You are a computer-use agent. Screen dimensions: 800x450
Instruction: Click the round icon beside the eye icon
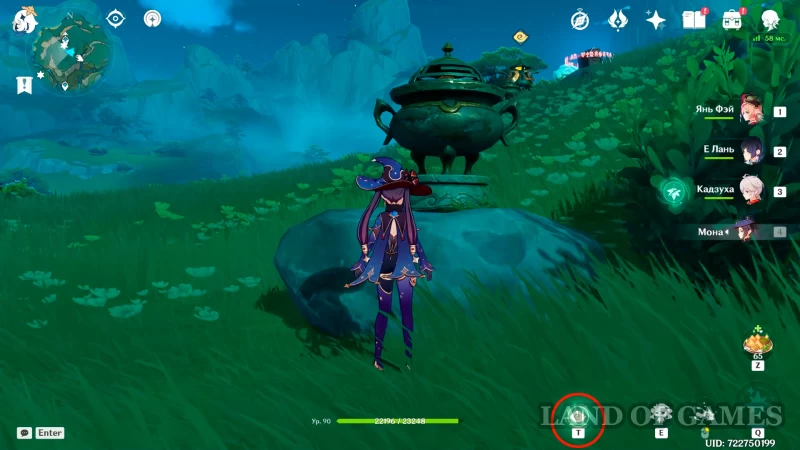coord(152,18)
